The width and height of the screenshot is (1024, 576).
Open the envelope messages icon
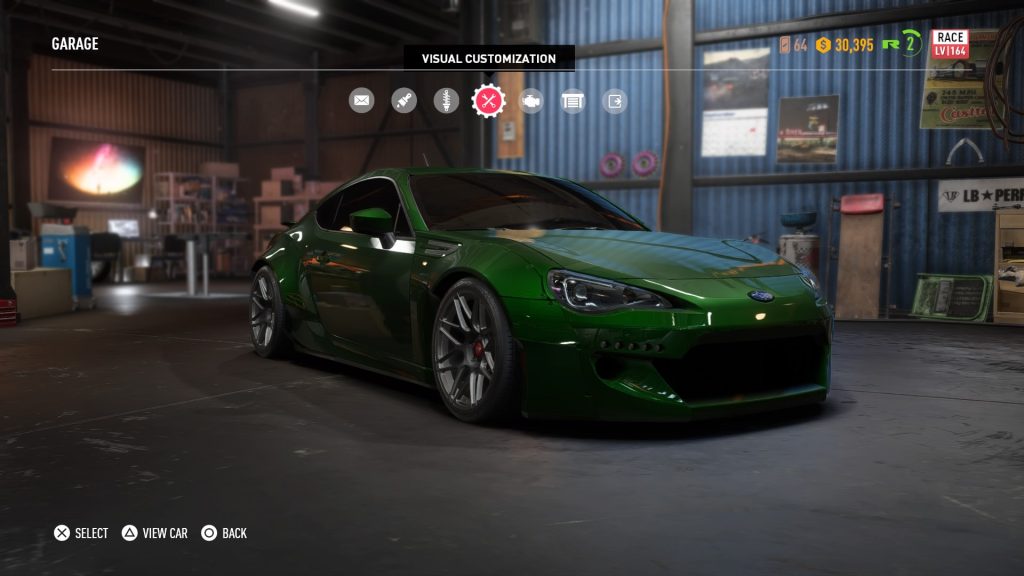361,100
